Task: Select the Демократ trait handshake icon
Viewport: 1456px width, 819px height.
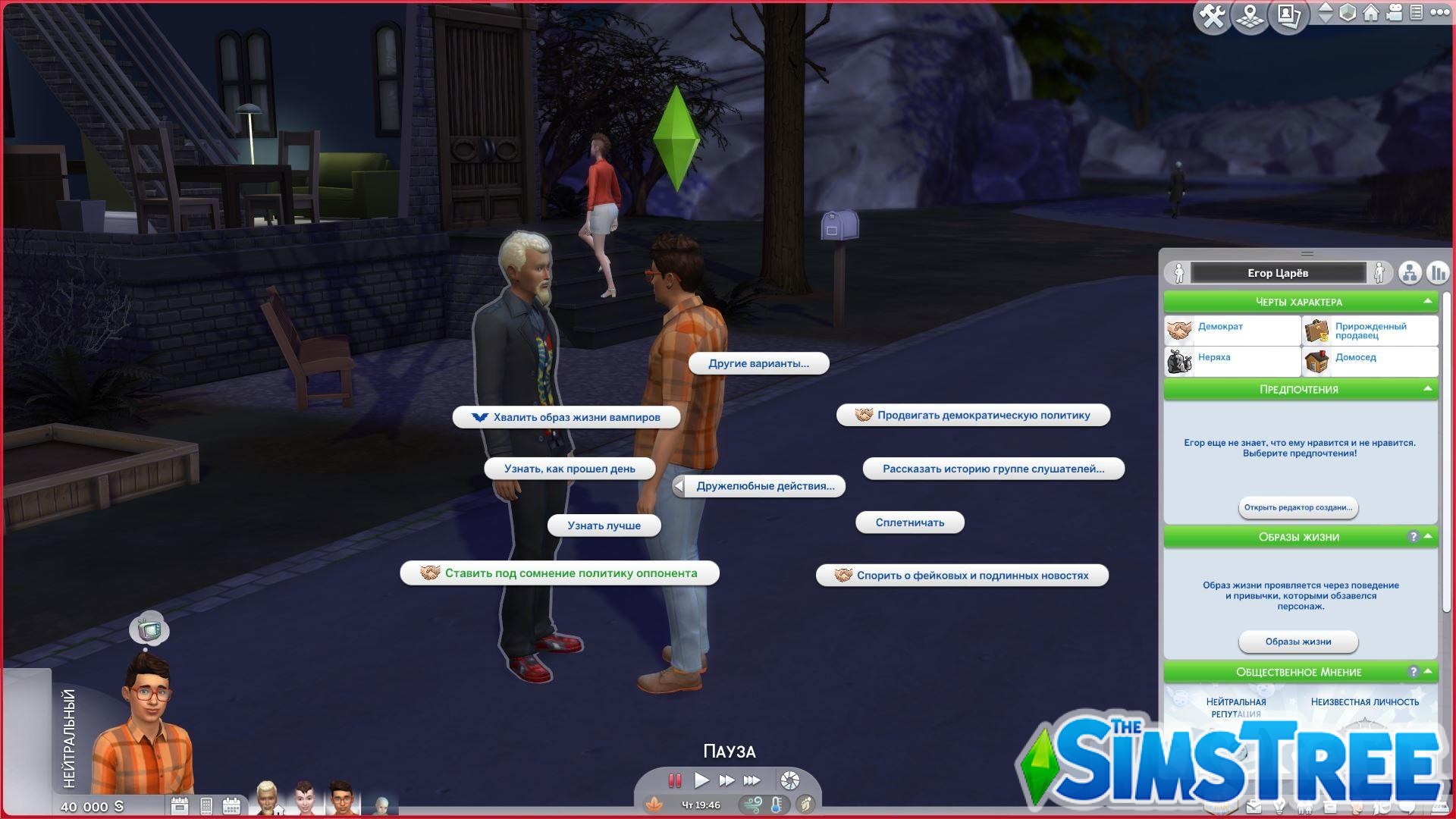Action: pyautogui.click(x=1179, y=328)
